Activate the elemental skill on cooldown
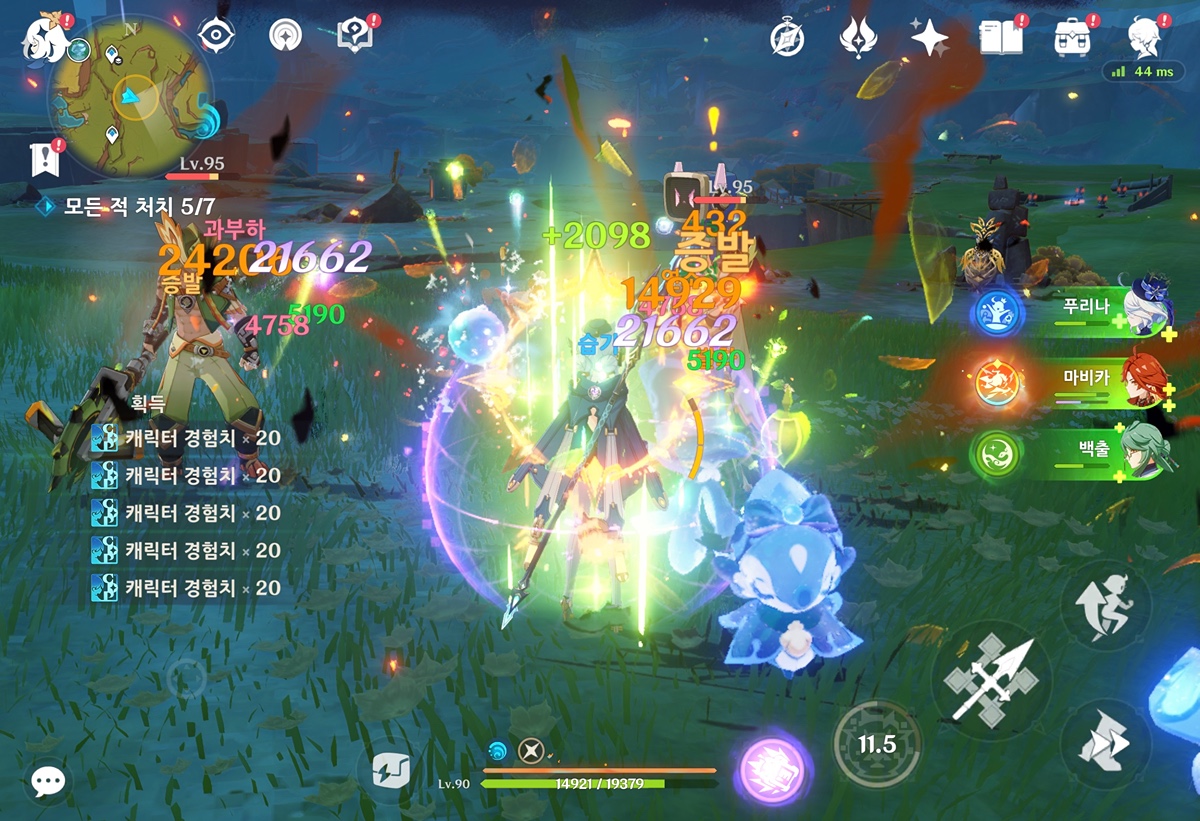Image resolution: width=1200 pixels, height=821 pixels. (x=876, y=744)
